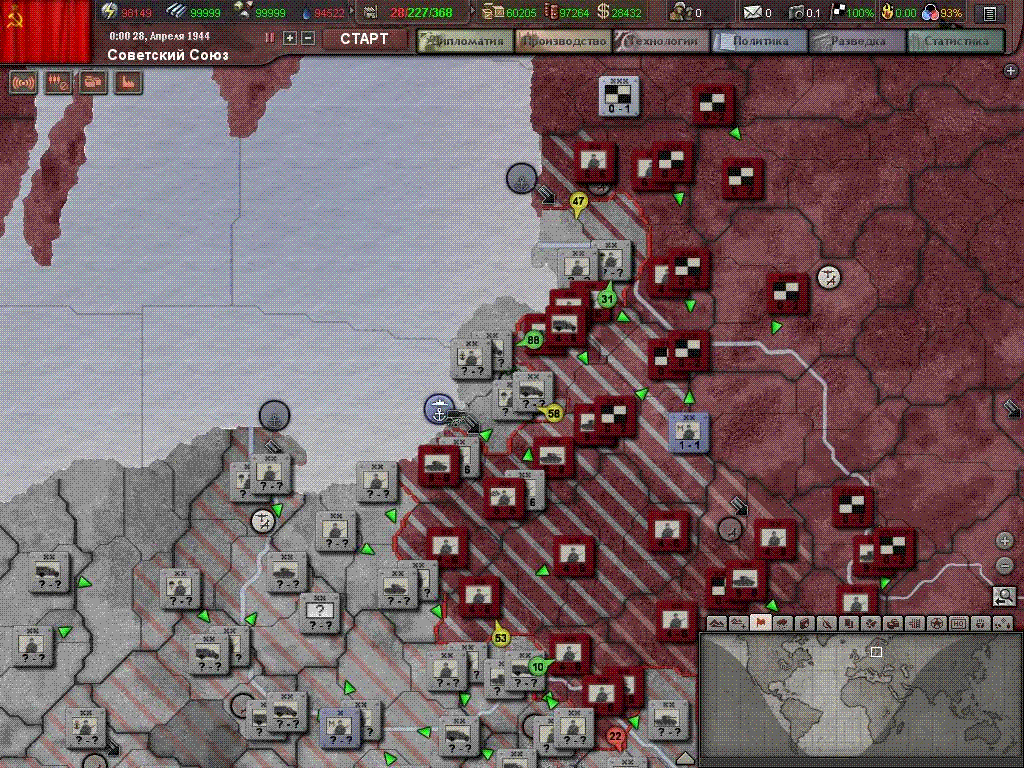Zoom out the map with the round minus button
Viewport: 1024px width, 768px height.
point(1005,566)
